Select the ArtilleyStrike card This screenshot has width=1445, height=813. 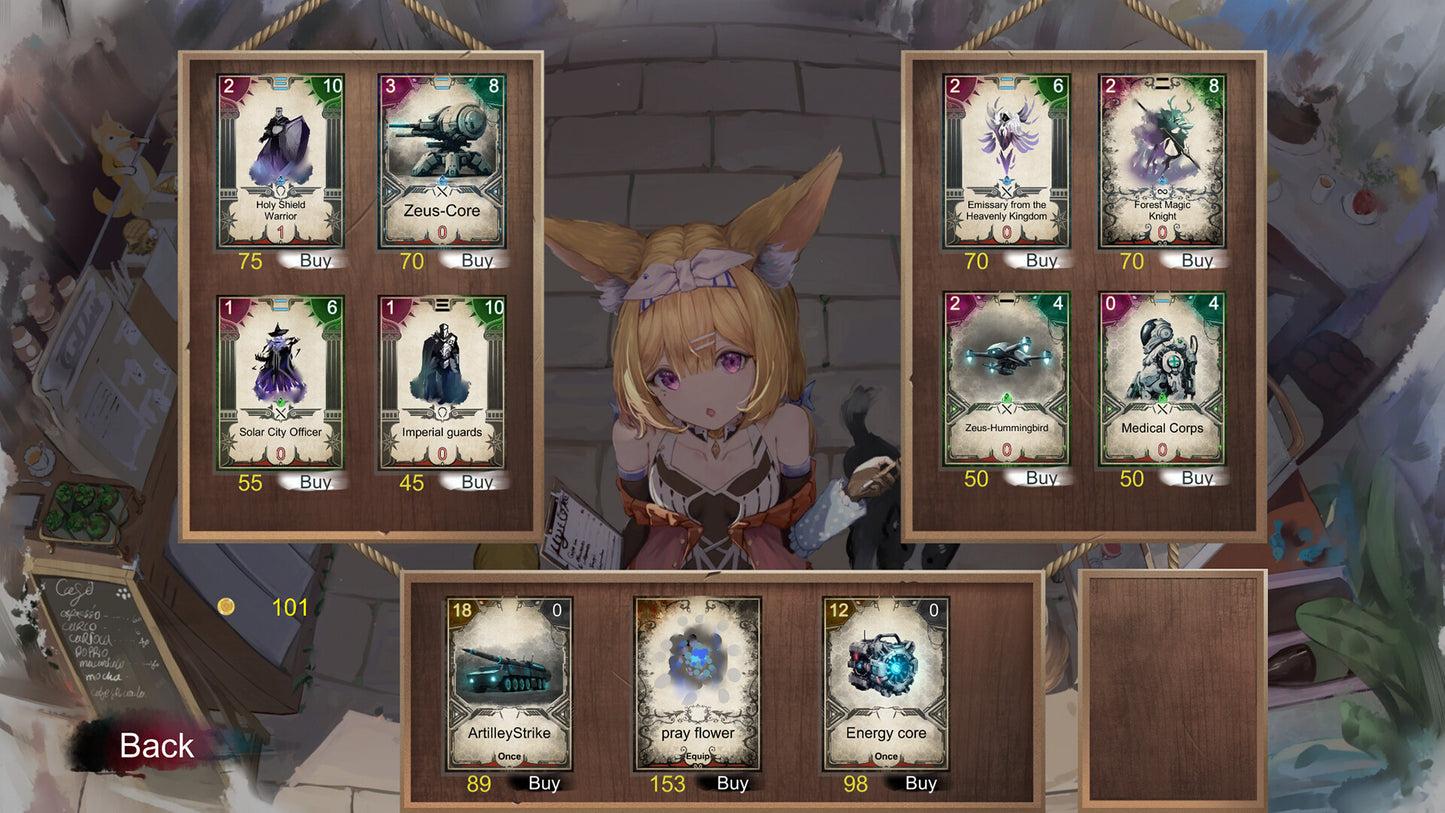[509, 684]
